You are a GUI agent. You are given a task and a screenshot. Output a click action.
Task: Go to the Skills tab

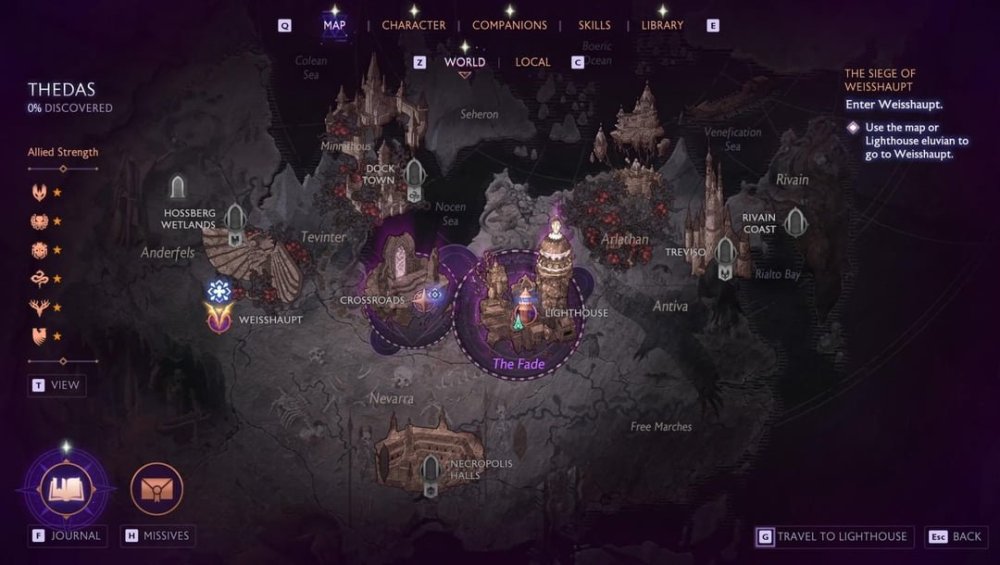(x=594, y=25)
